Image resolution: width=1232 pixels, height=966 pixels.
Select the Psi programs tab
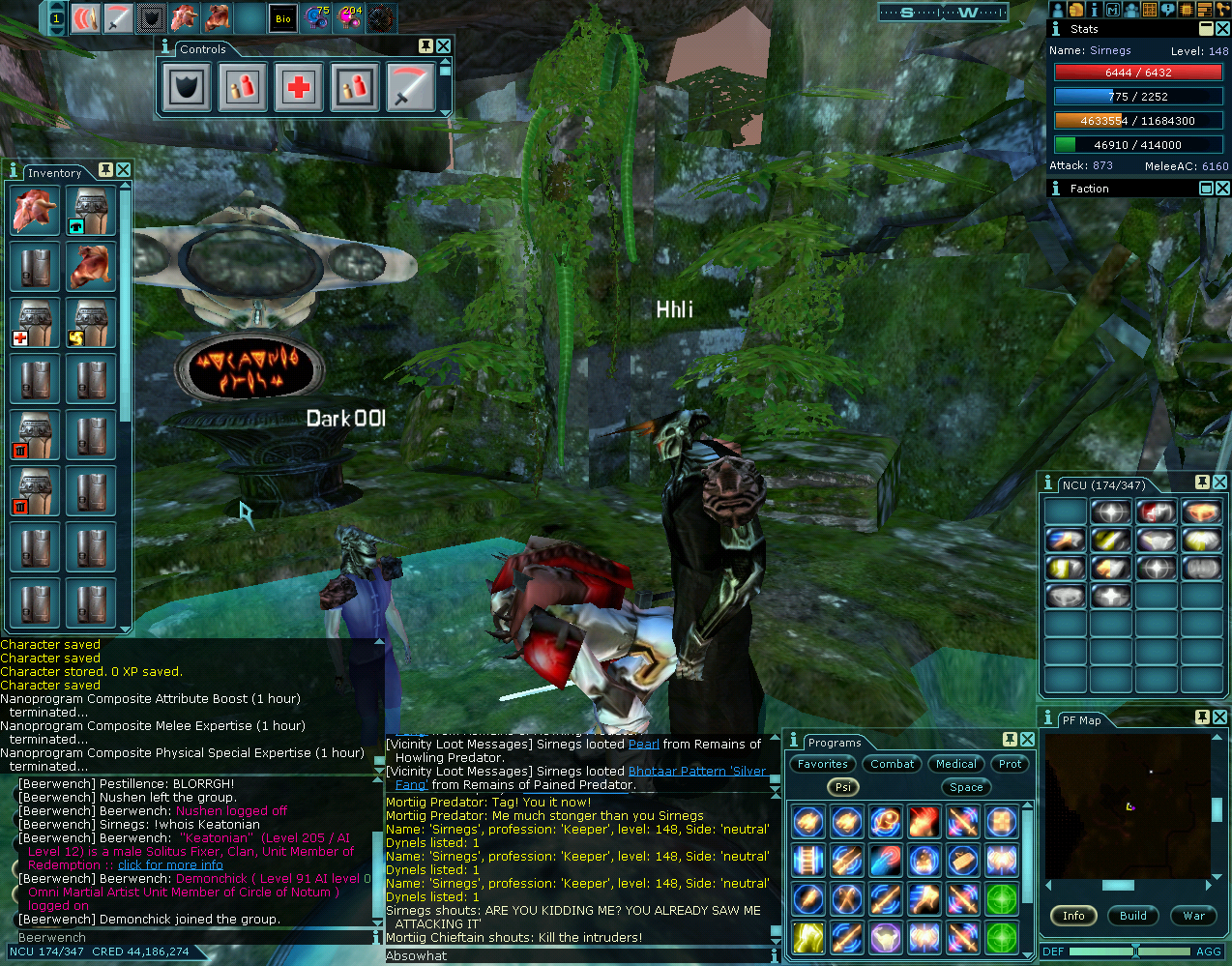(843, 787)
